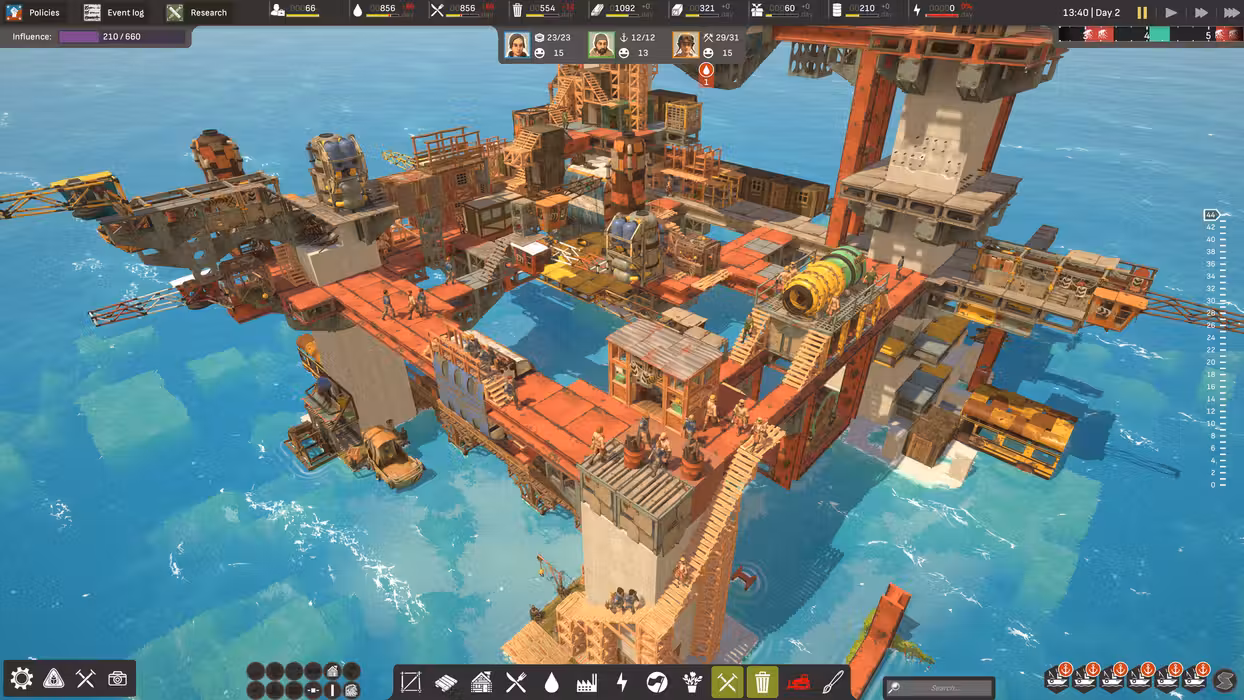Open the camera photo mode
This screenshot has width=1244, height=700.
click(118, 679)
